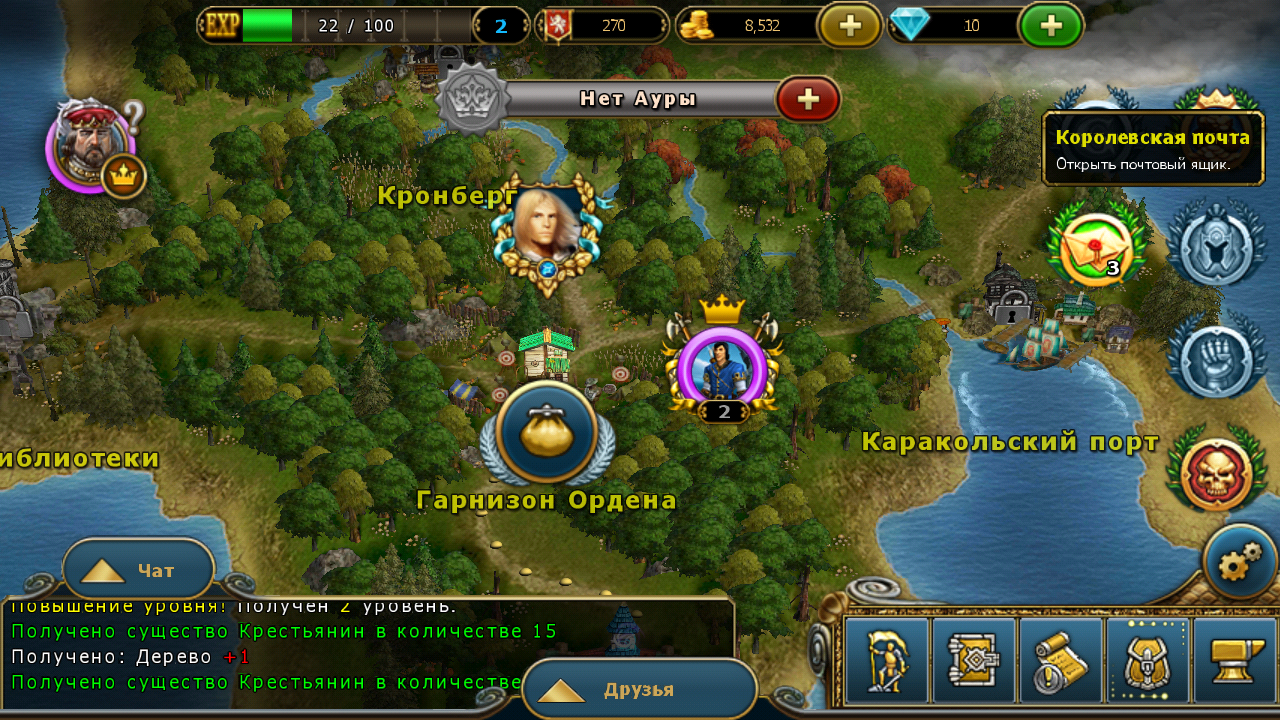Click the king portrait with question mark
The height and width of the screenshot is (720, 1280).
(90, 146)
